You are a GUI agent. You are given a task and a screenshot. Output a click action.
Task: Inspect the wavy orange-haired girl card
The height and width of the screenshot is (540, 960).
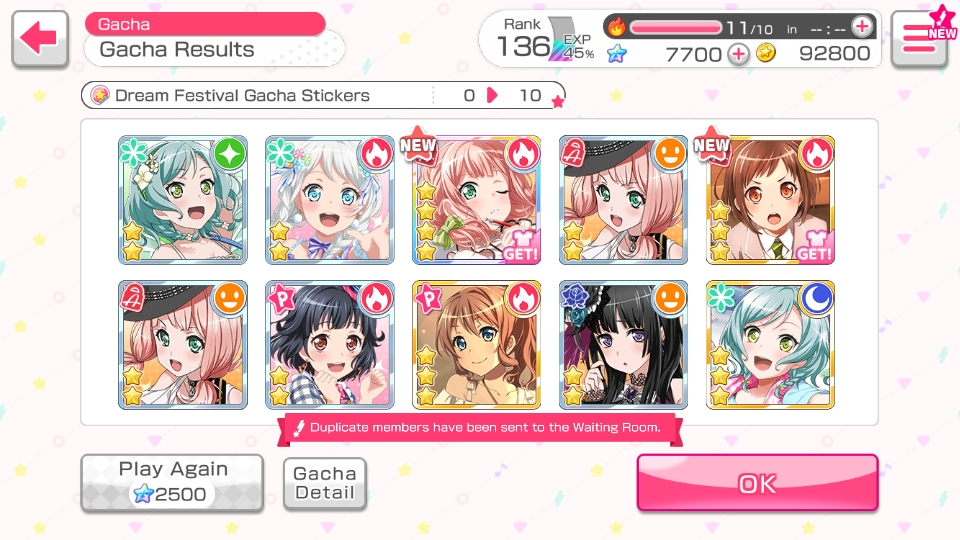(477, 345)
